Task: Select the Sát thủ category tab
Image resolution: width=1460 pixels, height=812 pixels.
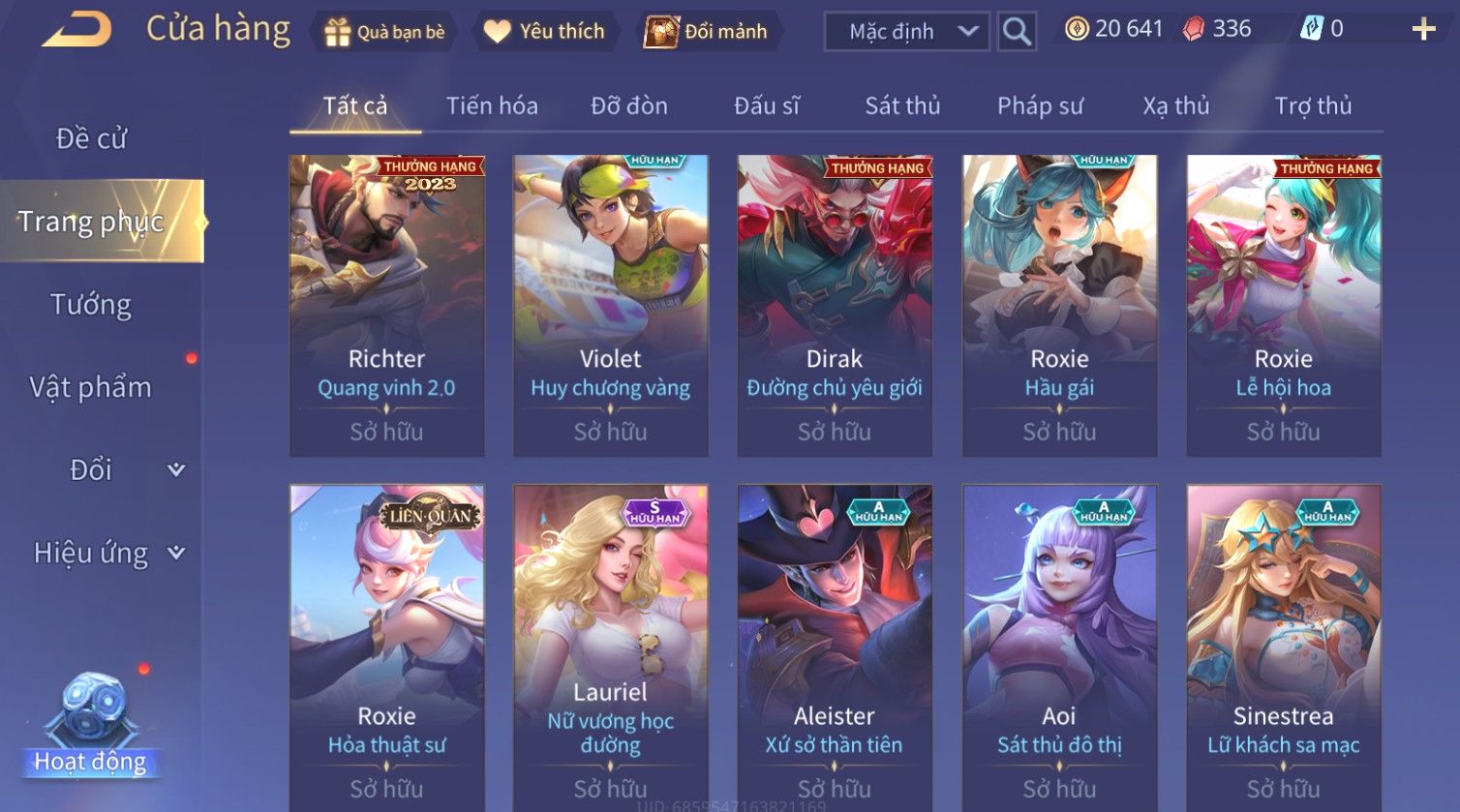Action: 902,105
